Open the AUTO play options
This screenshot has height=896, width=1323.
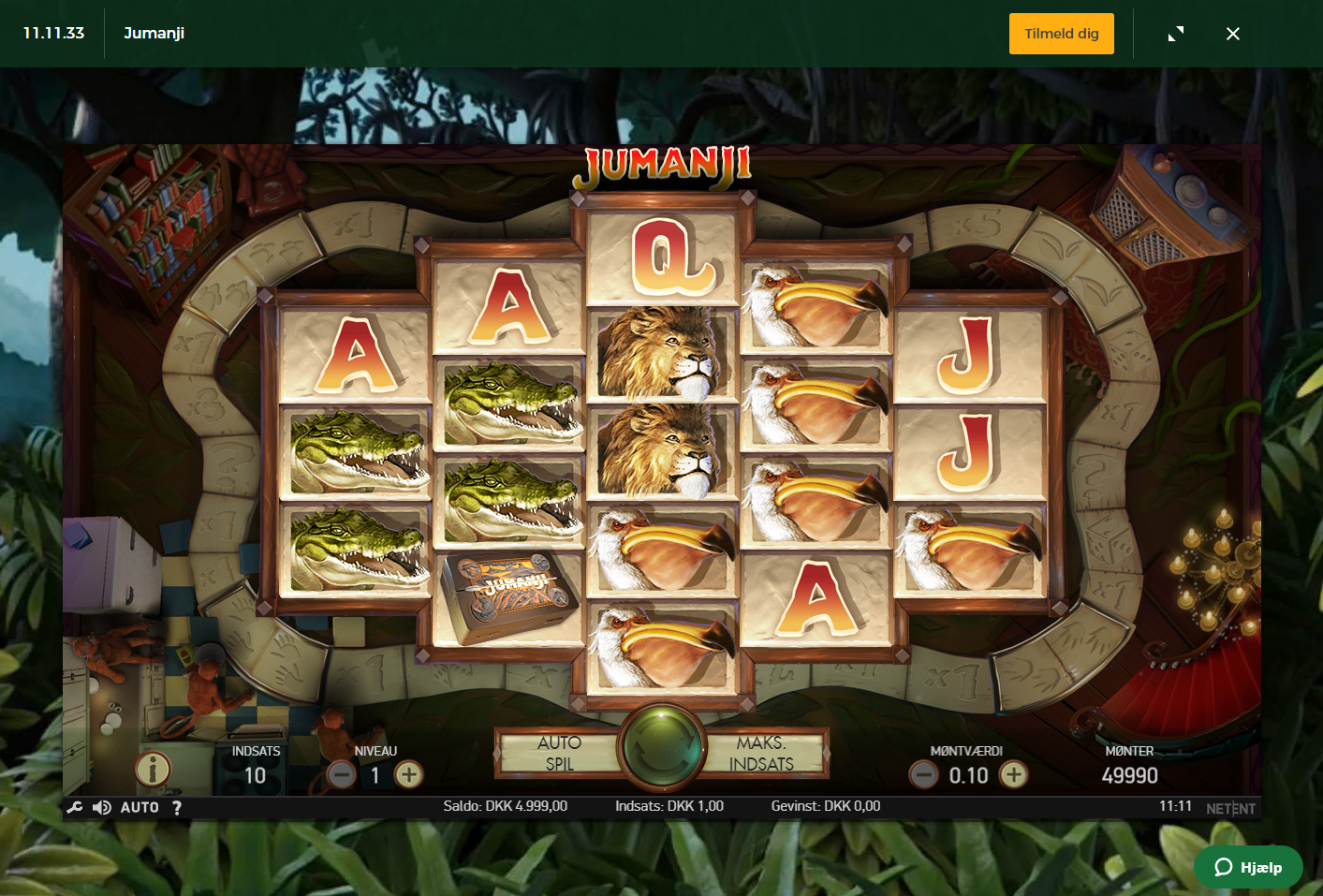pos(140,807)
